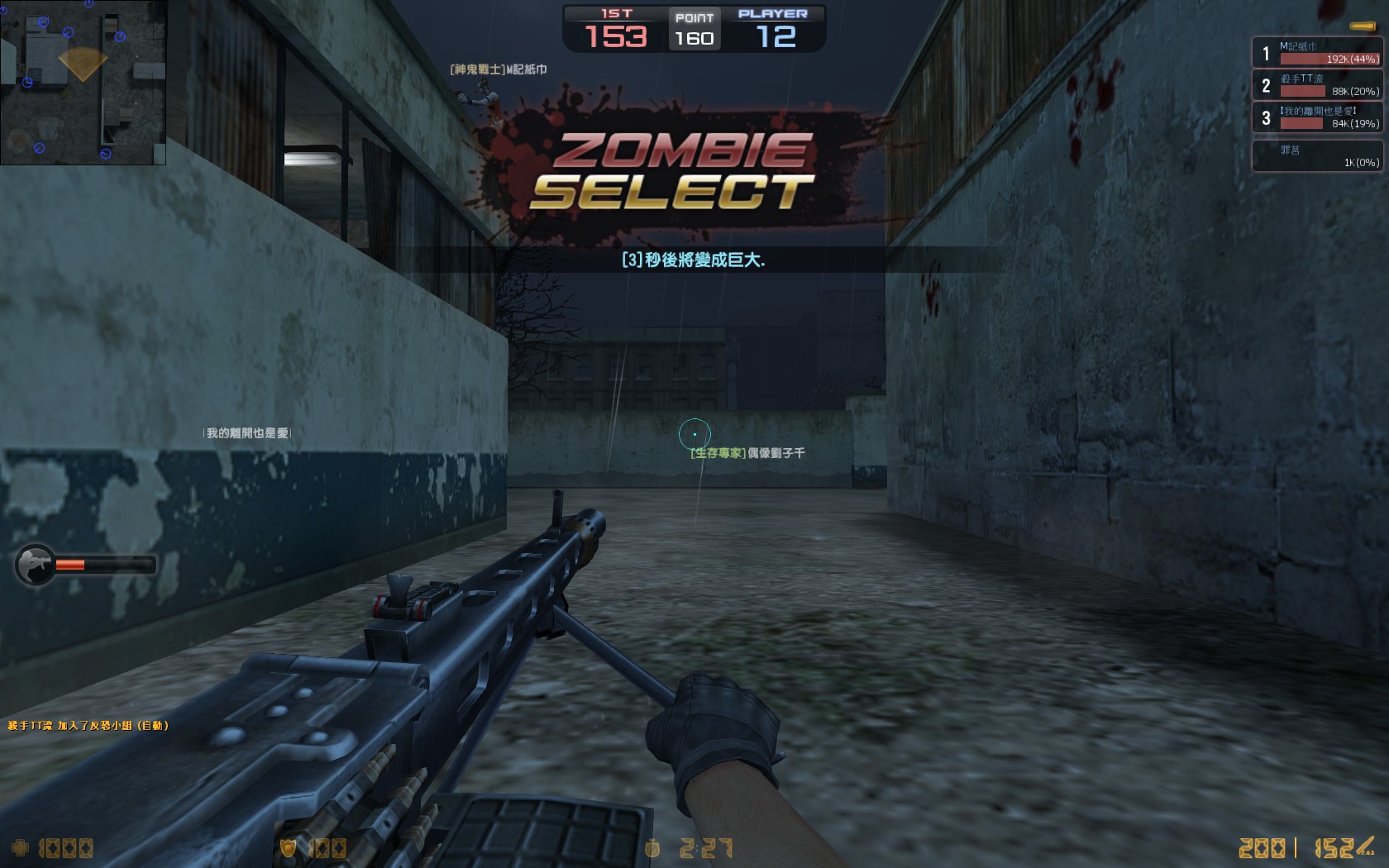Select the countdown message about becoming giant

coord(694,260)
